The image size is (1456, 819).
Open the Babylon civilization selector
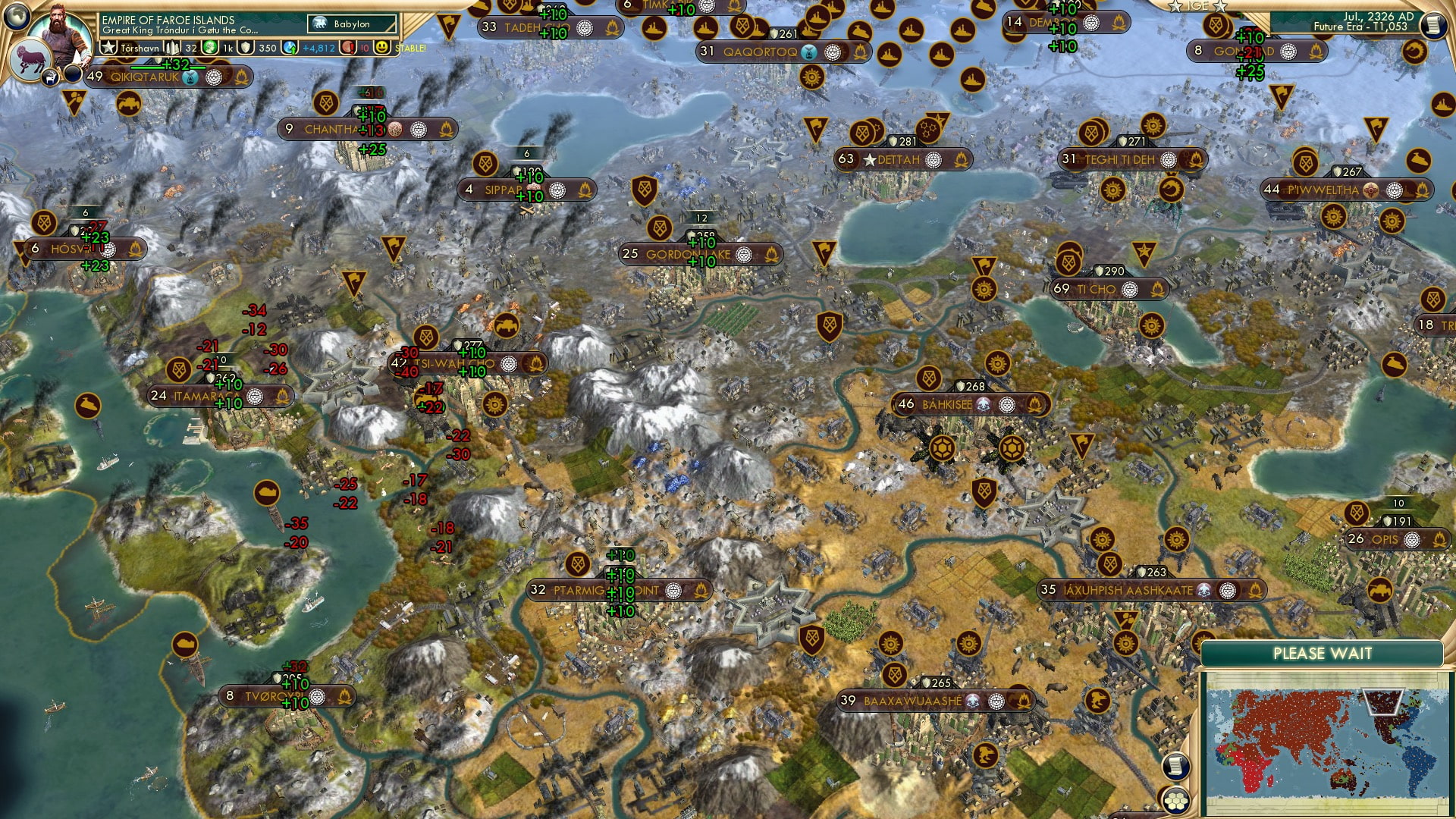tap(353, 24)
